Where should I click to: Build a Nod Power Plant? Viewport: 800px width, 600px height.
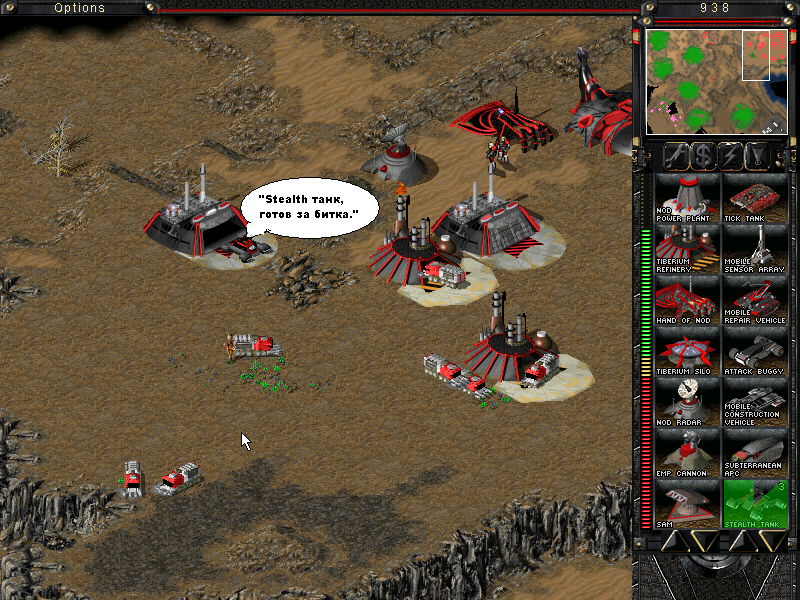click(x=686, y=196)
